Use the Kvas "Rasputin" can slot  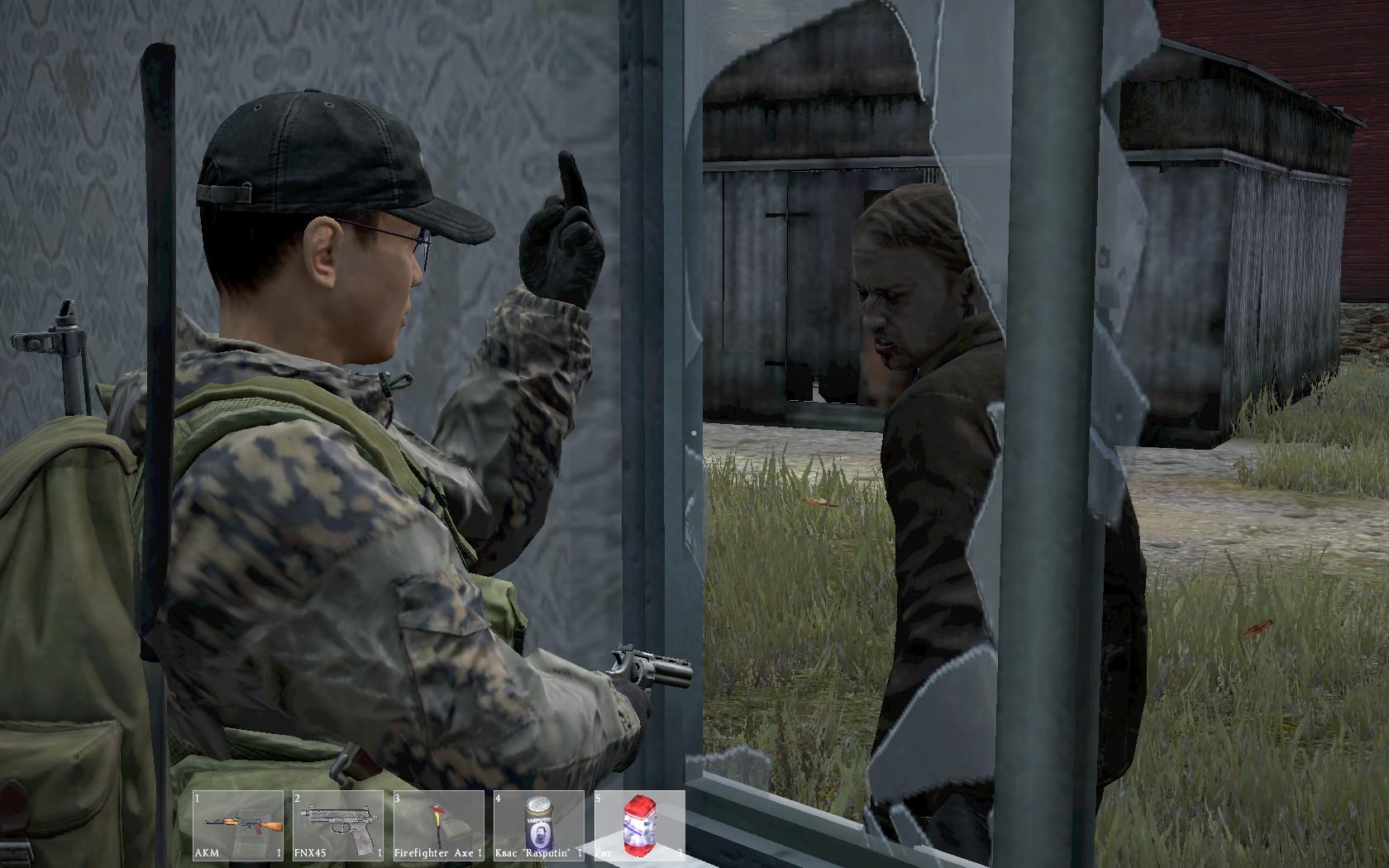(x=539, y=827)
